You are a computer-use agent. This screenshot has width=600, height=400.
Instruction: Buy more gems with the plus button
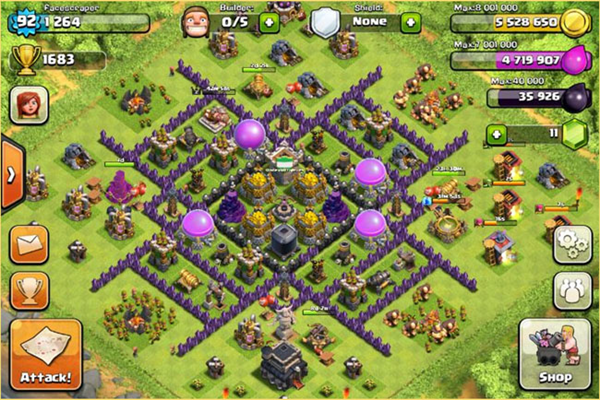coord(493,133)
